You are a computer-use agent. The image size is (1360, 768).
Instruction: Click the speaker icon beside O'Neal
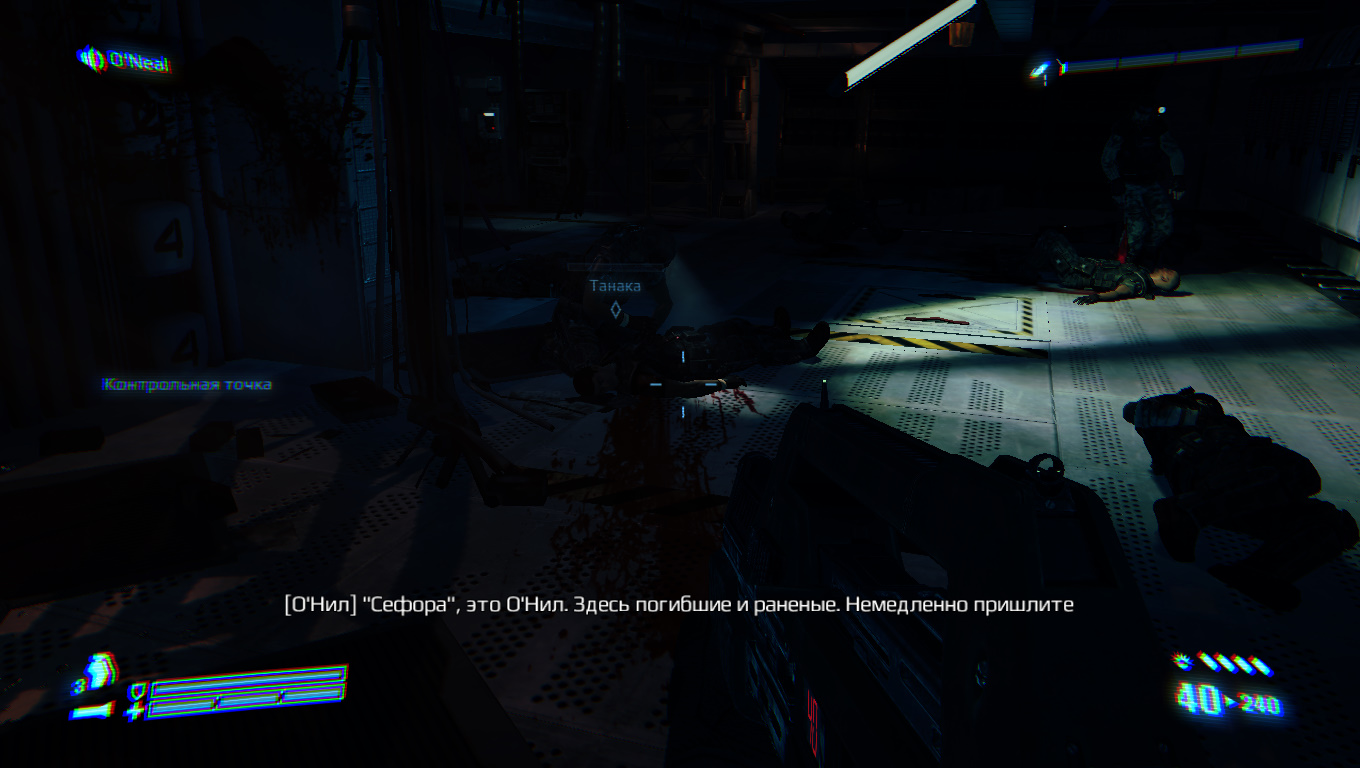point(92,60)
